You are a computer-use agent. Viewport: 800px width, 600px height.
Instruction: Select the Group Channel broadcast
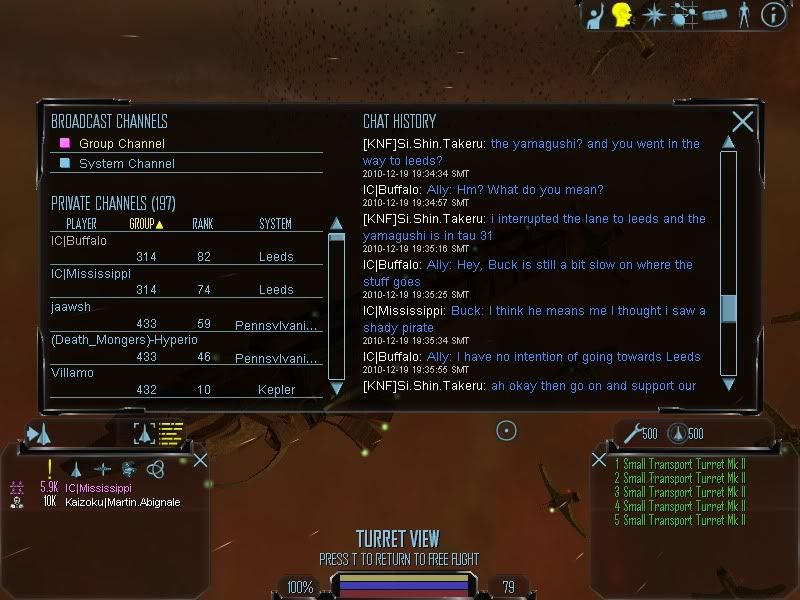[122, 143]
